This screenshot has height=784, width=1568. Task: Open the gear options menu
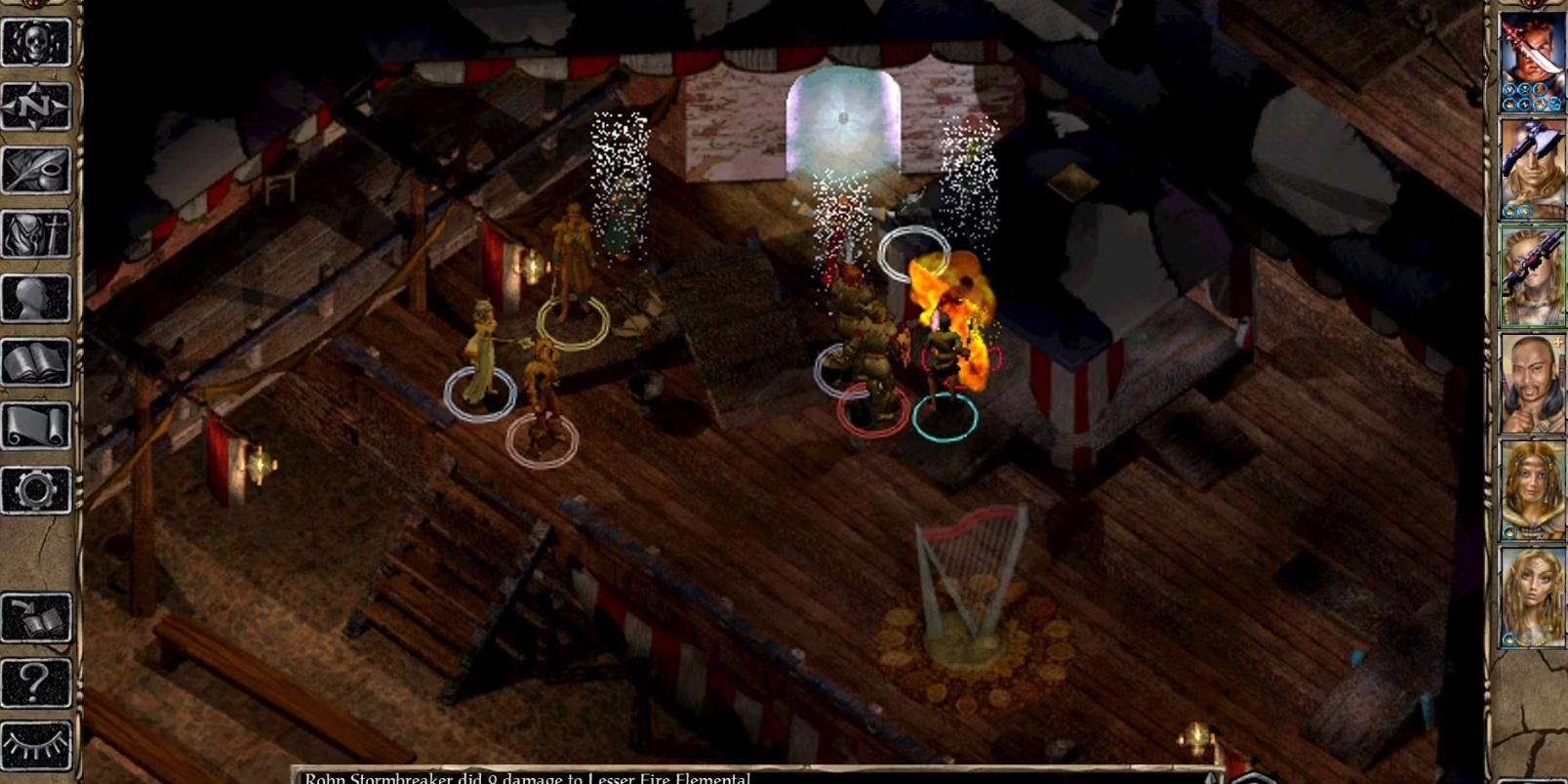tap(36, 489)
